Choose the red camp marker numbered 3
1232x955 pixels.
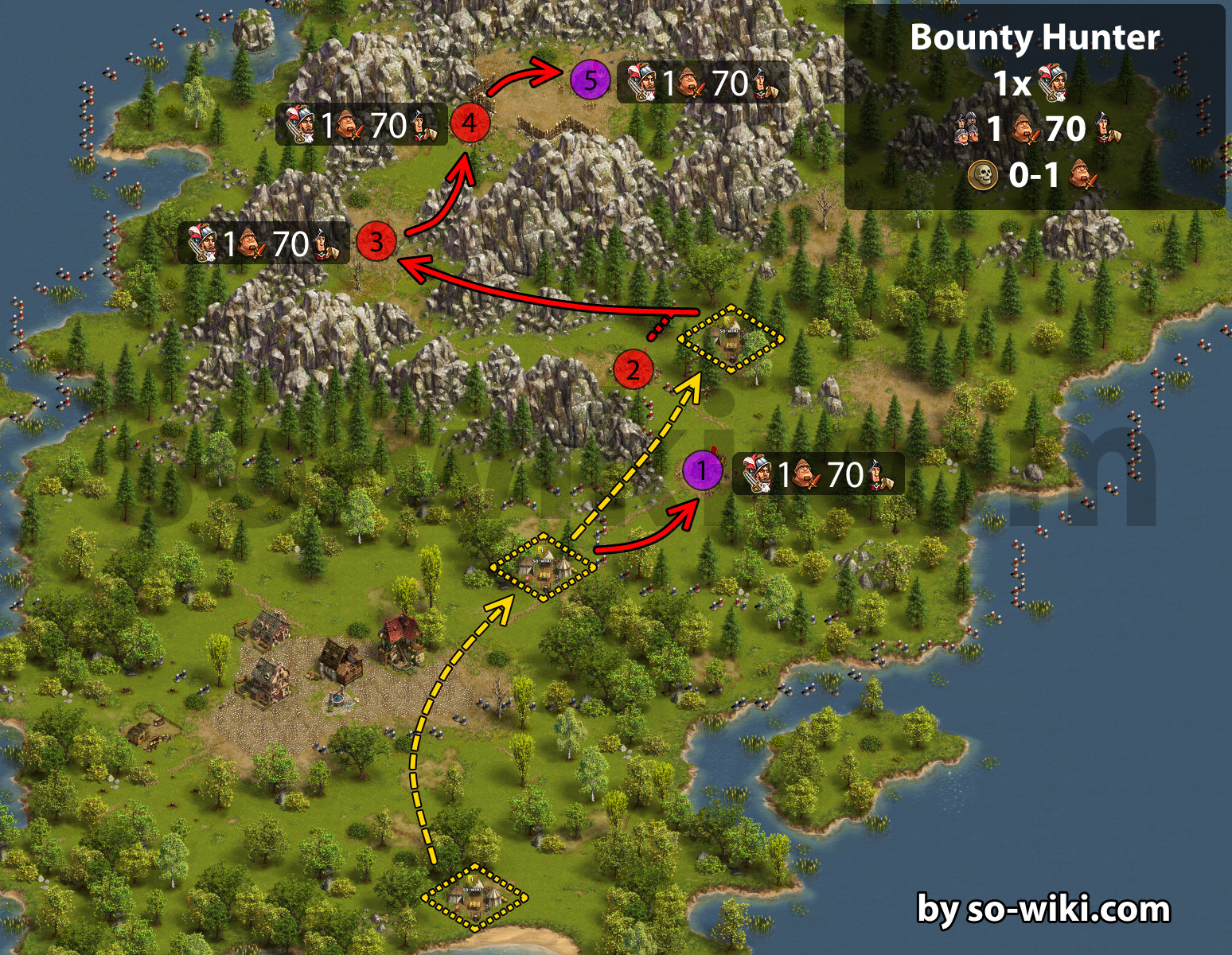point(376,242)
